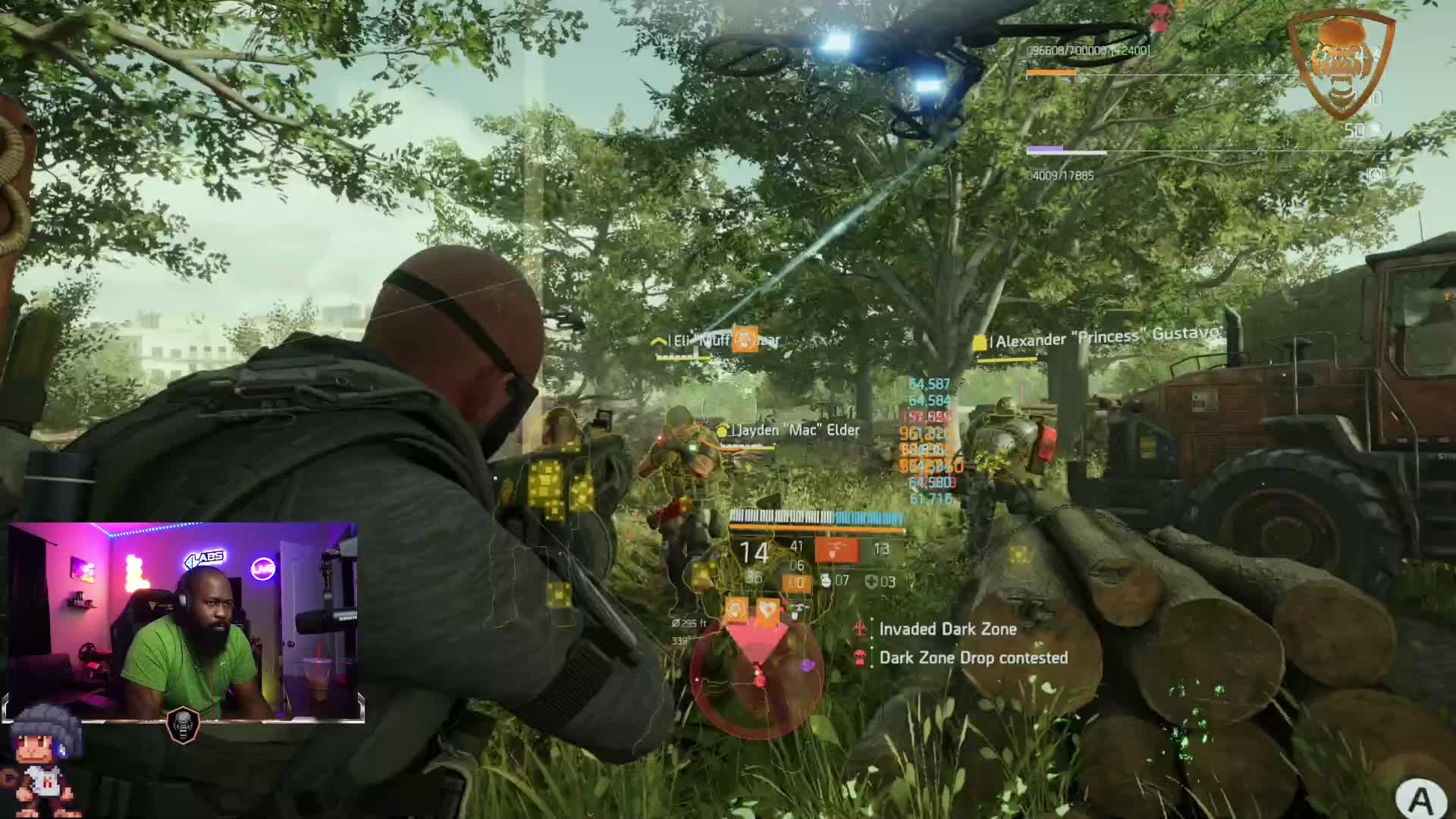Click the orange gorilla shield emblem

1341,64
